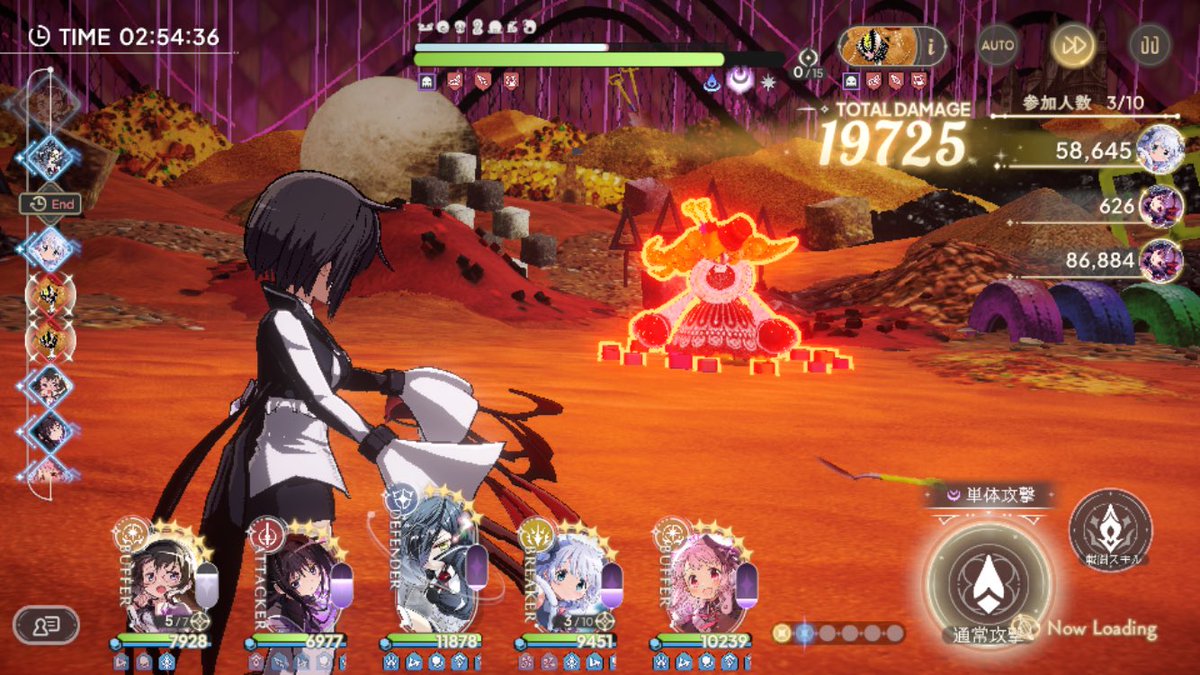Toggle the AUTO battle button

point(997,45)
